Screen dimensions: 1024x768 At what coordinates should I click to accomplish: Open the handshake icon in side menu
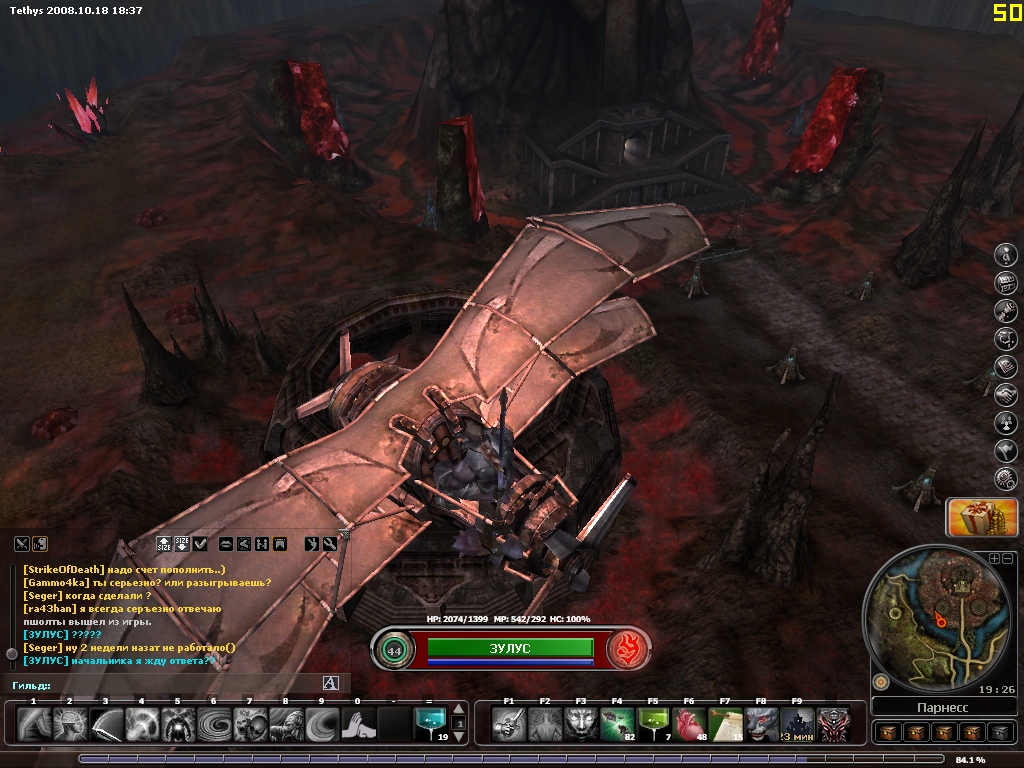pyautogui.click(x=1005, y=395)
